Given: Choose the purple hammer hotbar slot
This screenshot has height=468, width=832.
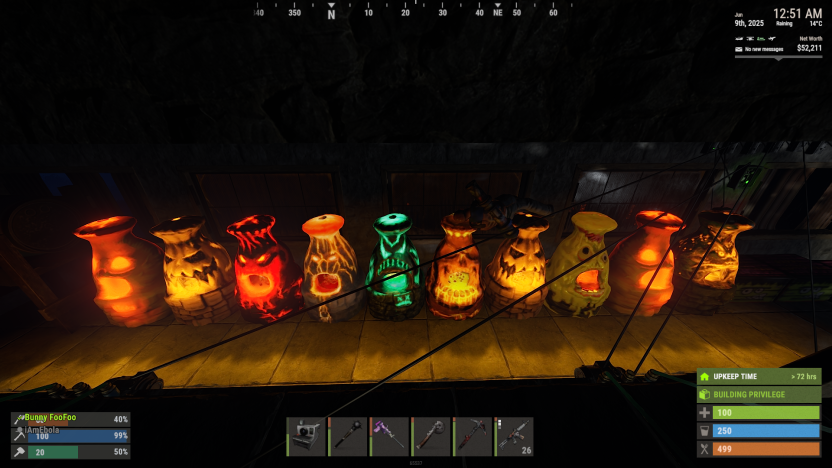Looking at the screenshot, I should point(390,436).
